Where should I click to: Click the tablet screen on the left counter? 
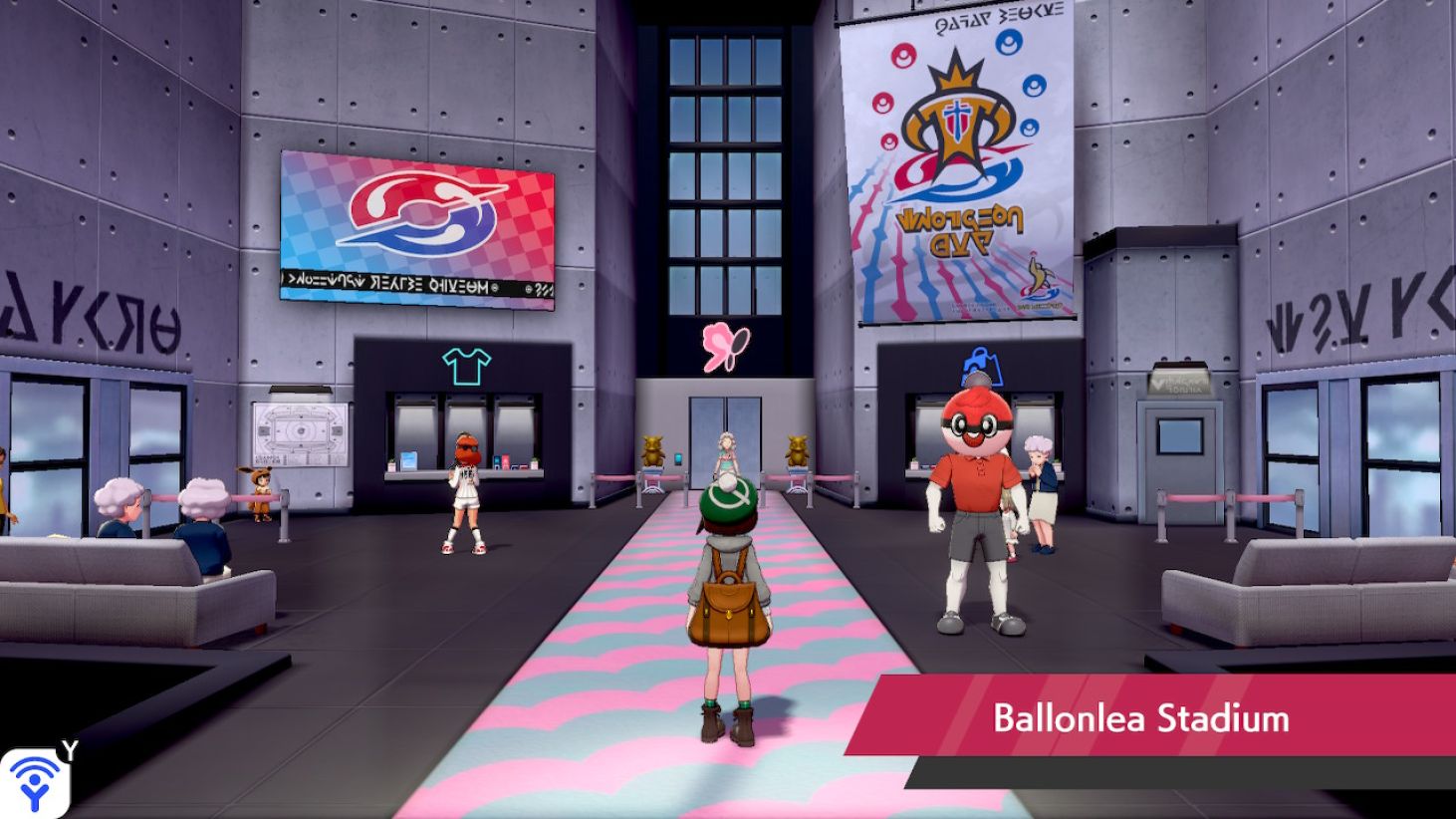(x=408, y=462)
